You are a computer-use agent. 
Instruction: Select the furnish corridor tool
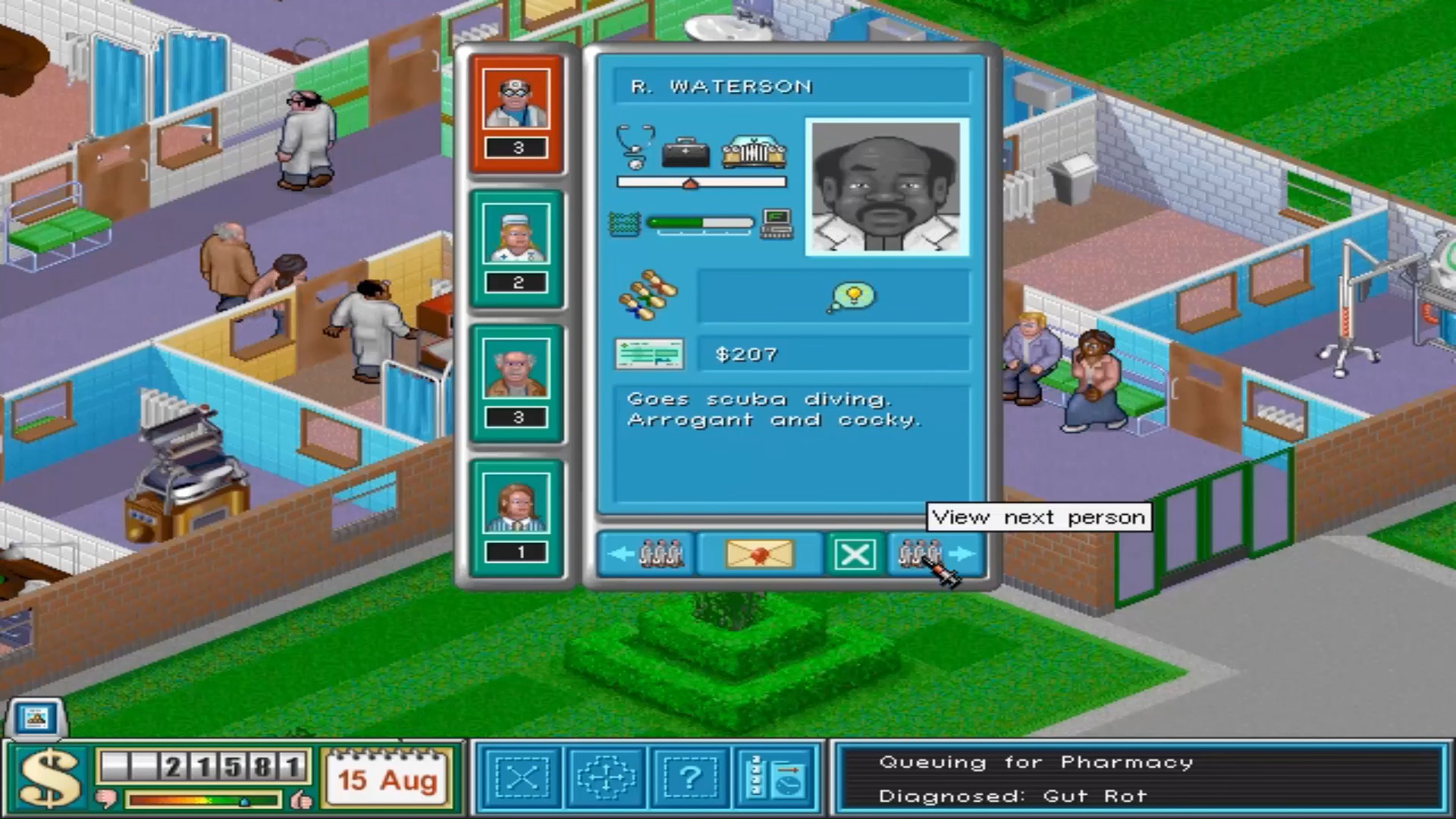coord(607,777)
